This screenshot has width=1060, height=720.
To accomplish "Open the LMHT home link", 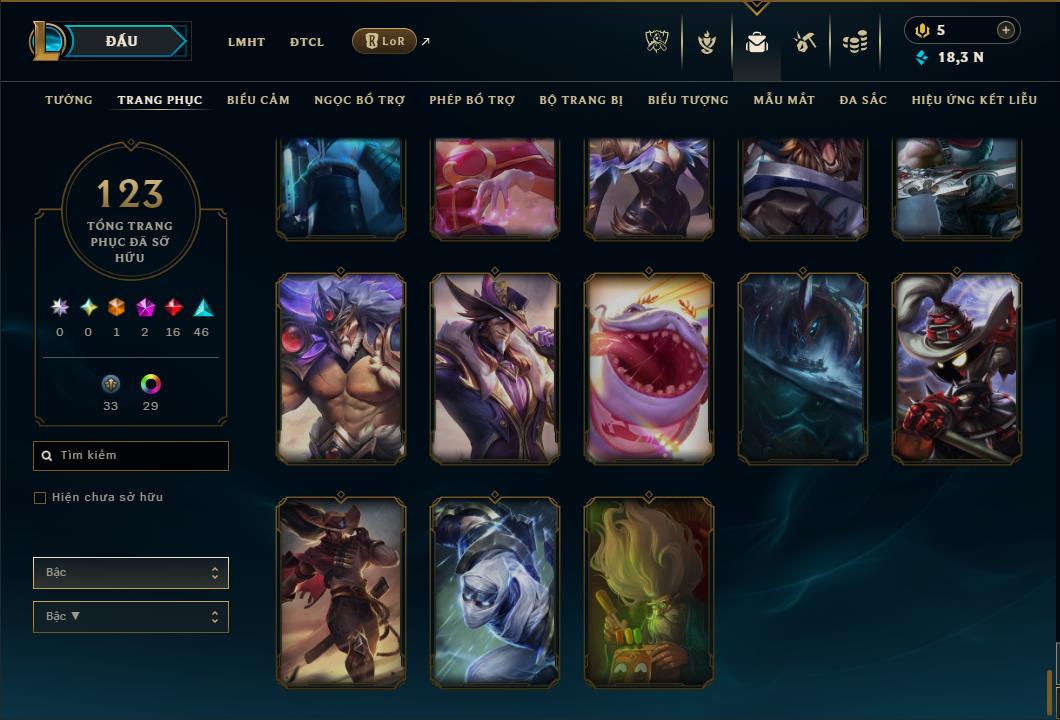I will click(246, 42).
